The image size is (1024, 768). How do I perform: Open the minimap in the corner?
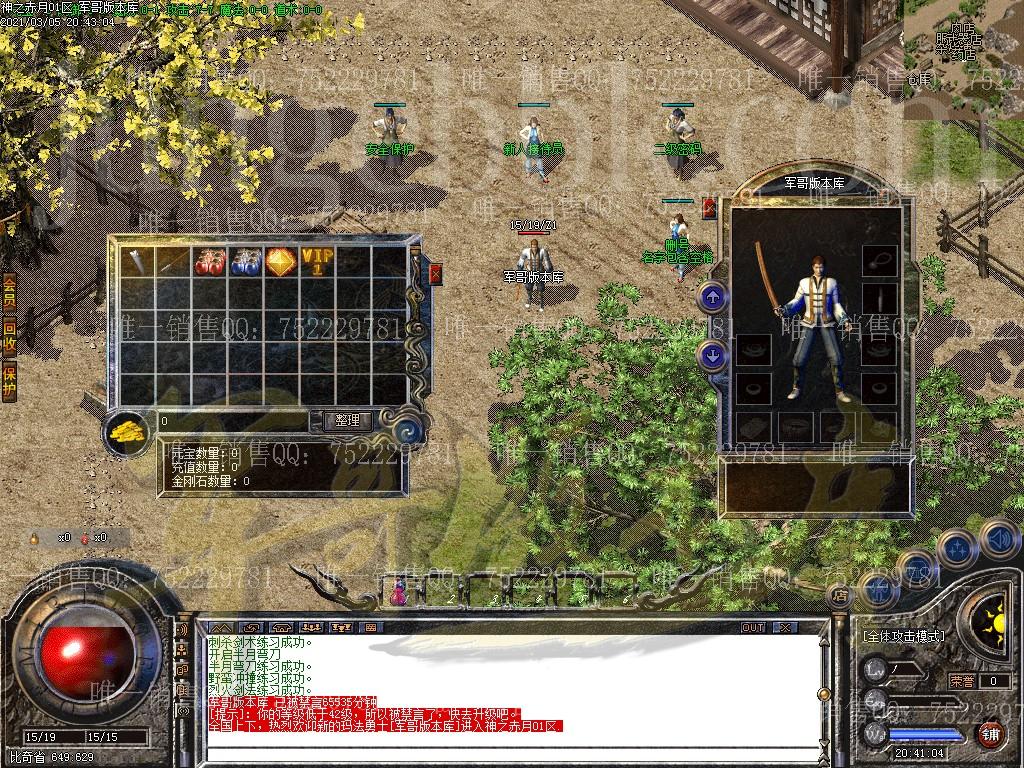964,48
